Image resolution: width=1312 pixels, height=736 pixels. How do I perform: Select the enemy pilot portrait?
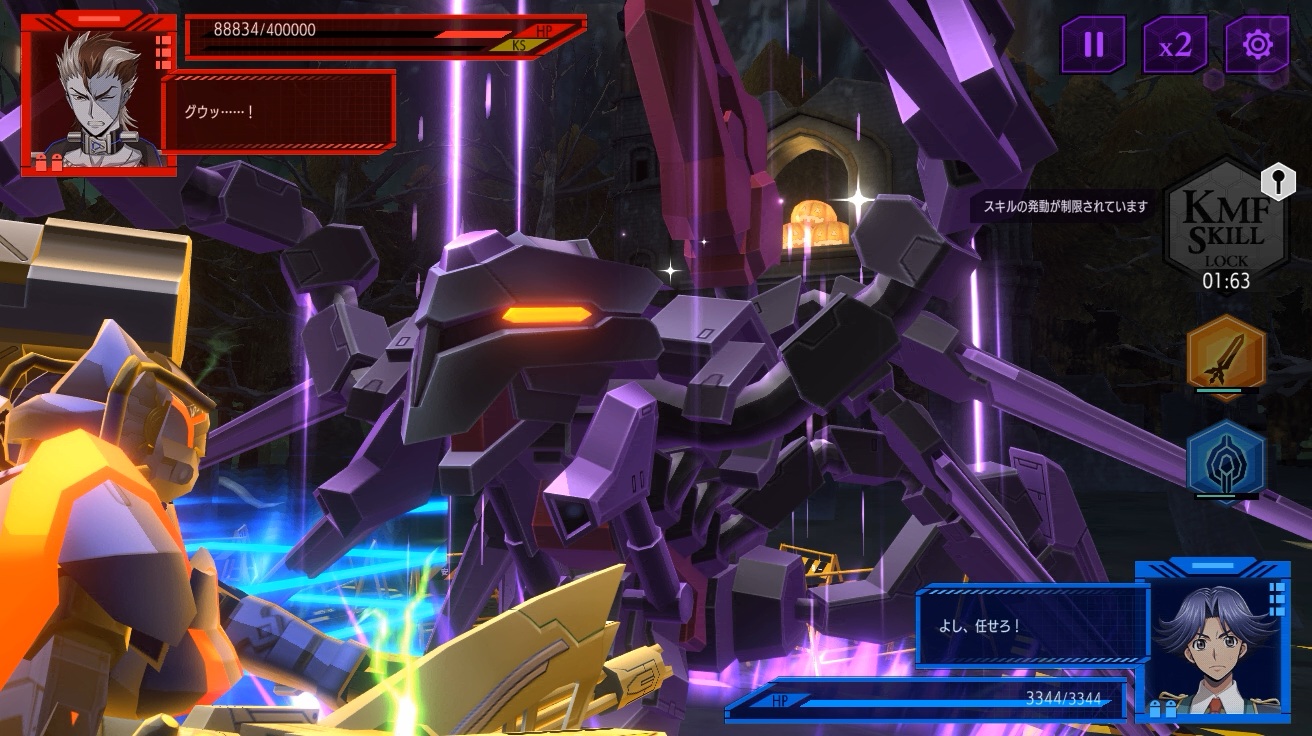point(99,95)
